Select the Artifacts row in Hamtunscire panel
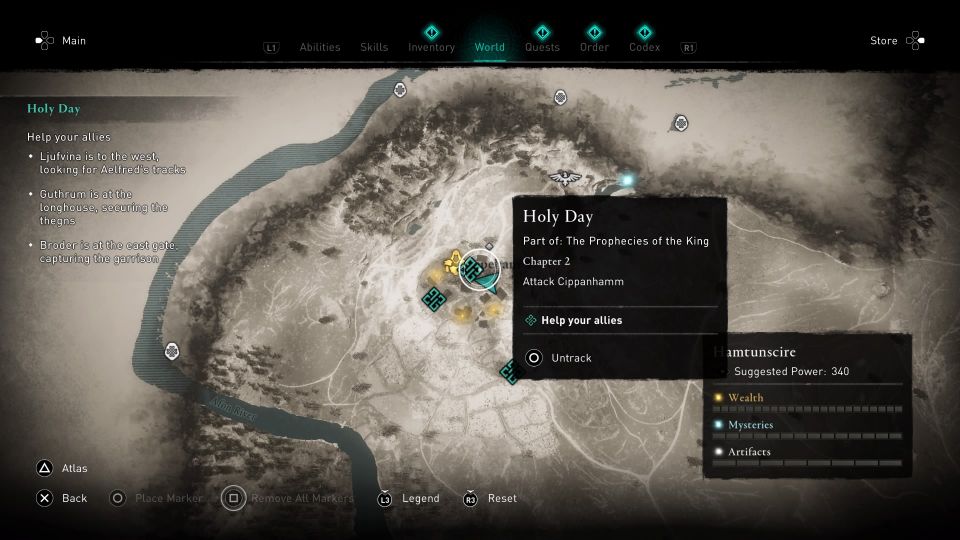 click(x=807, y=452)
